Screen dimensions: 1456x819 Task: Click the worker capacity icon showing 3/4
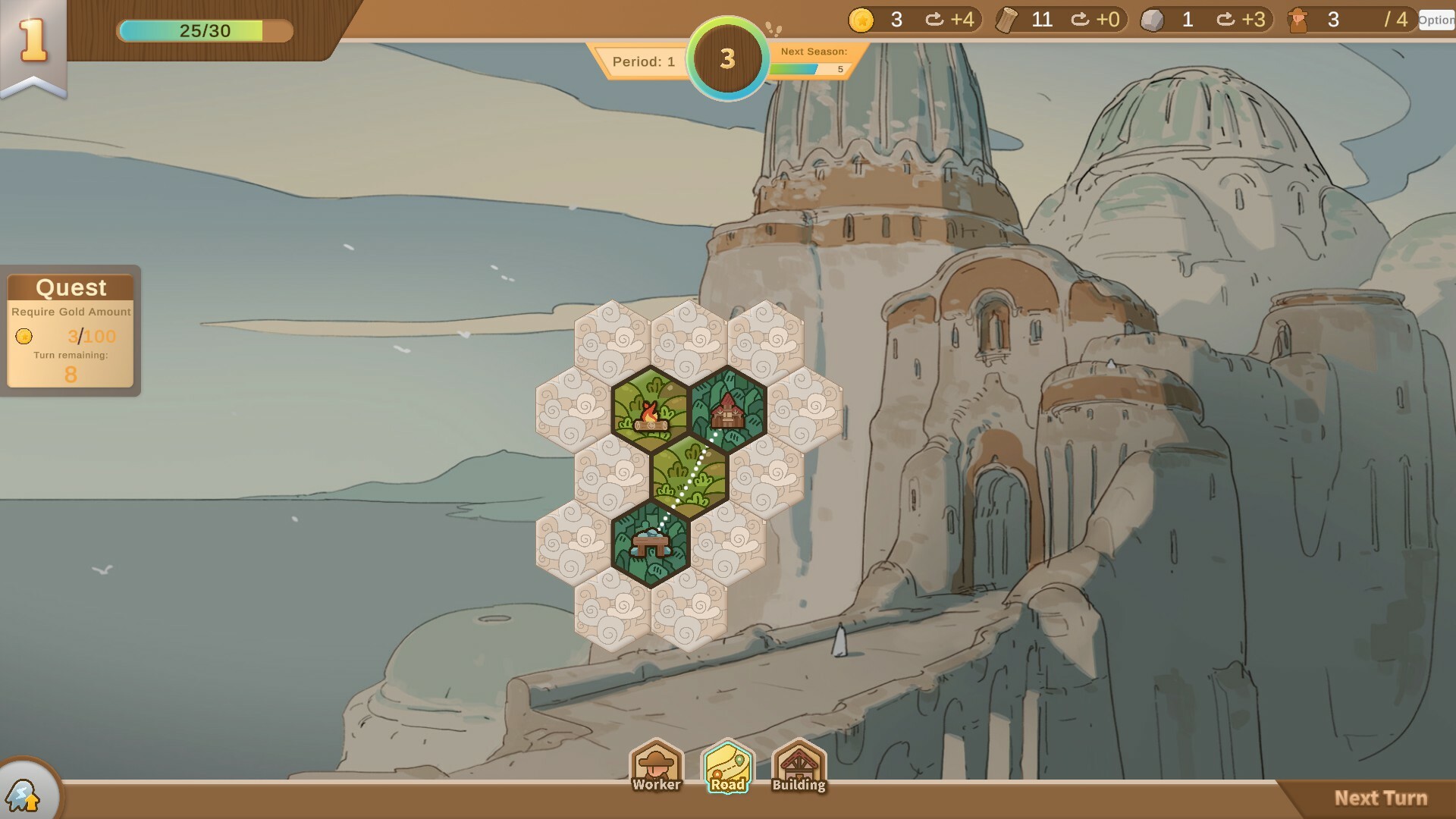[1299, 20]
